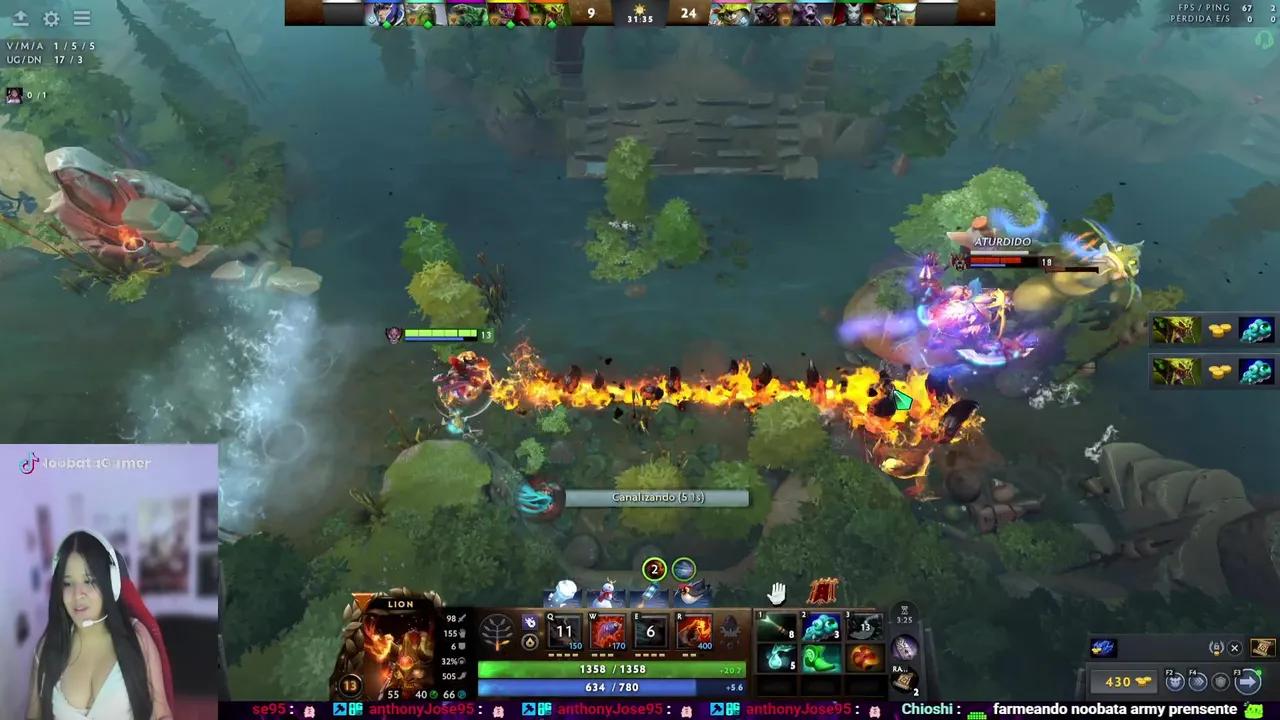Viewport: 1280px width, 720px height.
Task: Activate the courier shield icon
Action: (1220, 681)
